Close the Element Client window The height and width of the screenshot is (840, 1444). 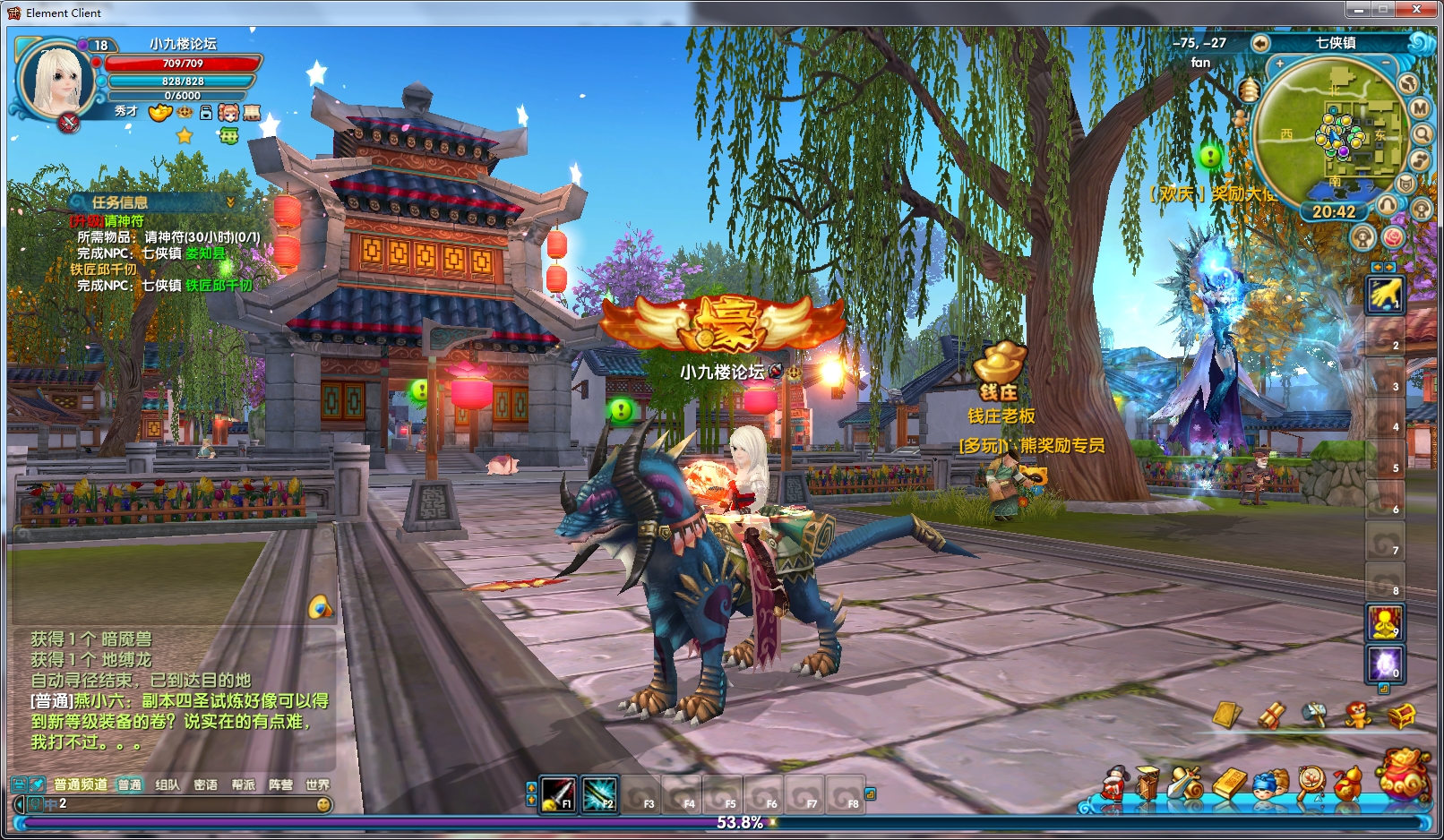coord(1416,10)
